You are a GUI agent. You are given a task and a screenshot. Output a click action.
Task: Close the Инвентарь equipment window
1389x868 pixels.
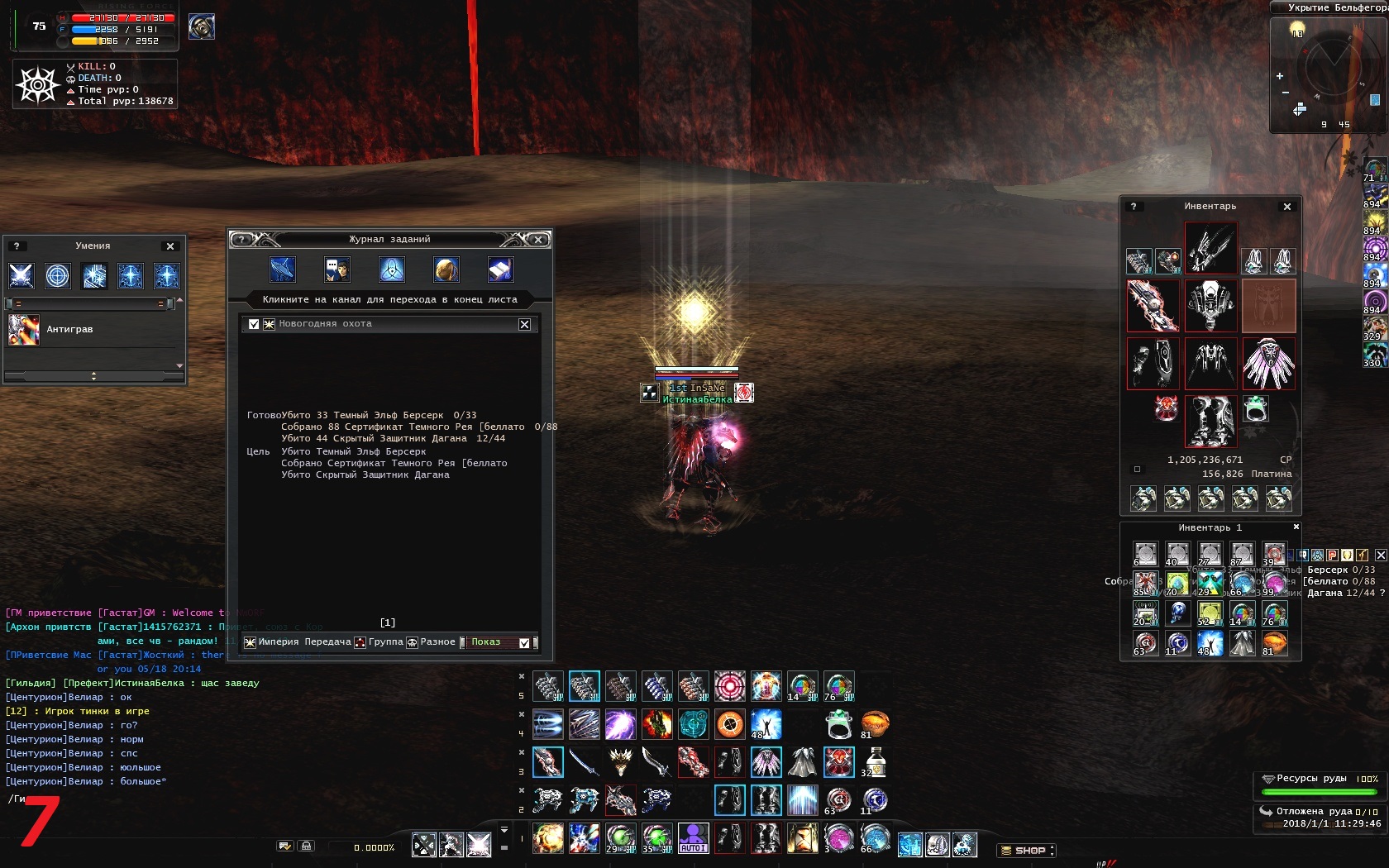click(1287, 207)
